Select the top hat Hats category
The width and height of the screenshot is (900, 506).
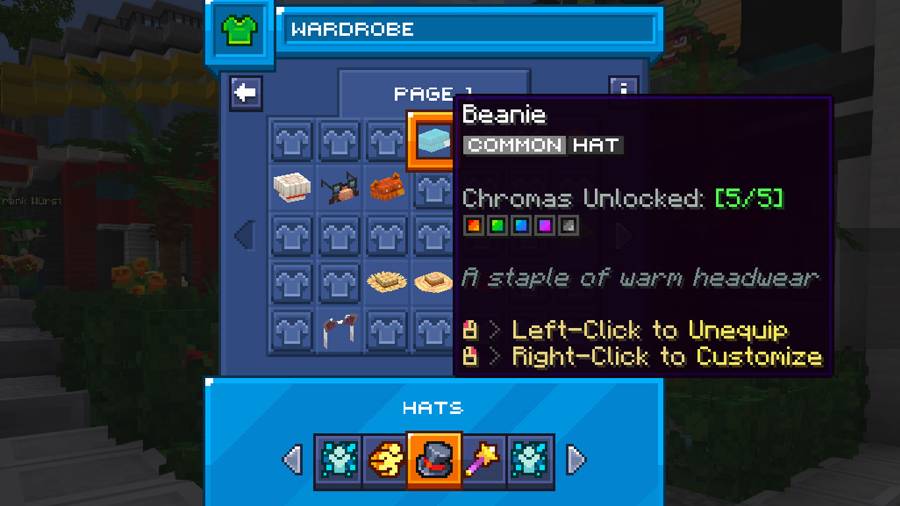click(x=434, y=460)
